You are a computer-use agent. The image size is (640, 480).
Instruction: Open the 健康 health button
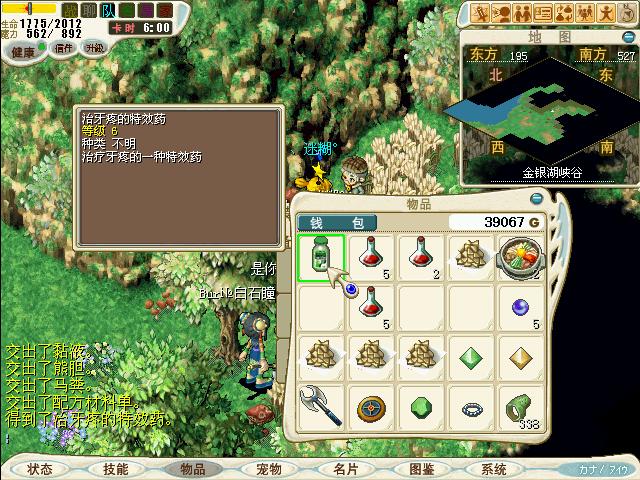(x=23, y=51)
